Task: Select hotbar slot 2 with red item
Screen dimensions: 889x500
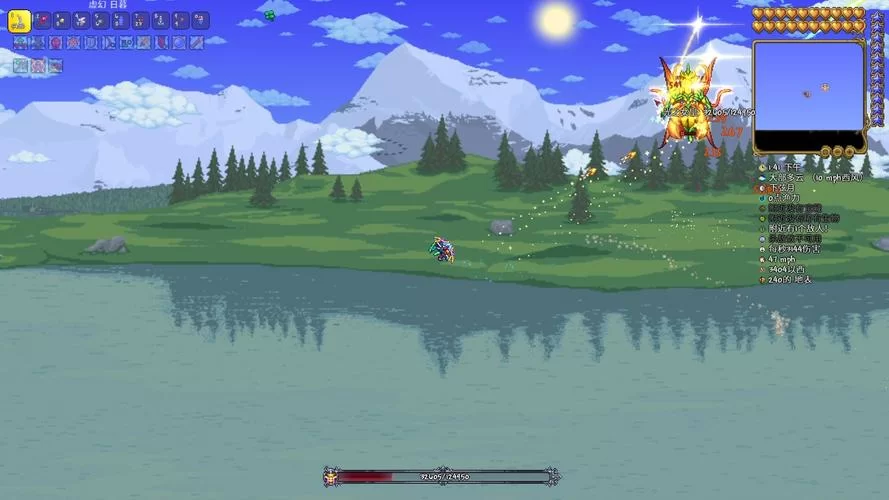Action: pyautogui.click(x=42, y=21)
